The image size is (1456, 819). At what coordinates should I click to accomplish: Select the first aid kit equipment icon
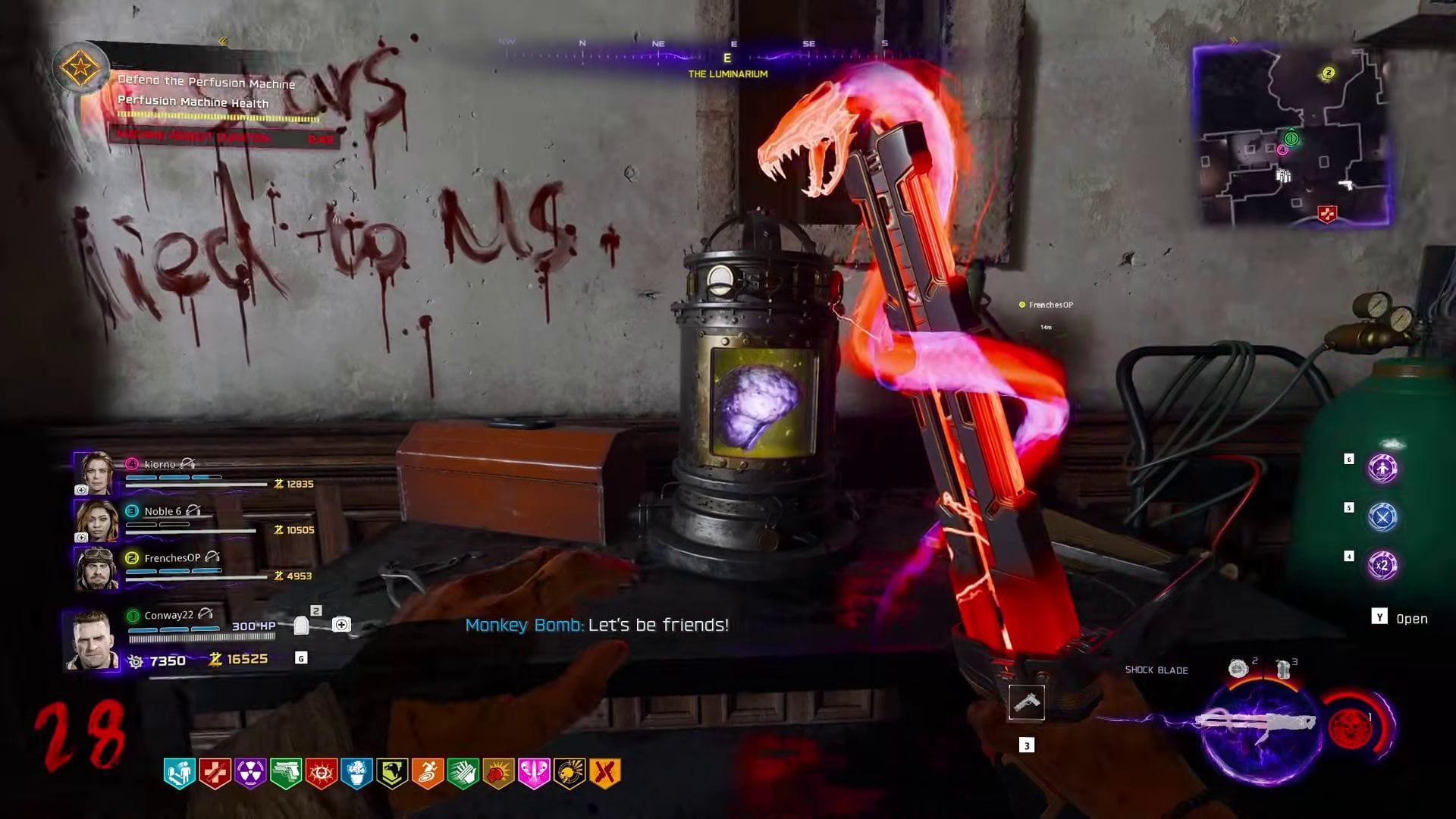pyautogui.click(x=343, y=623)
